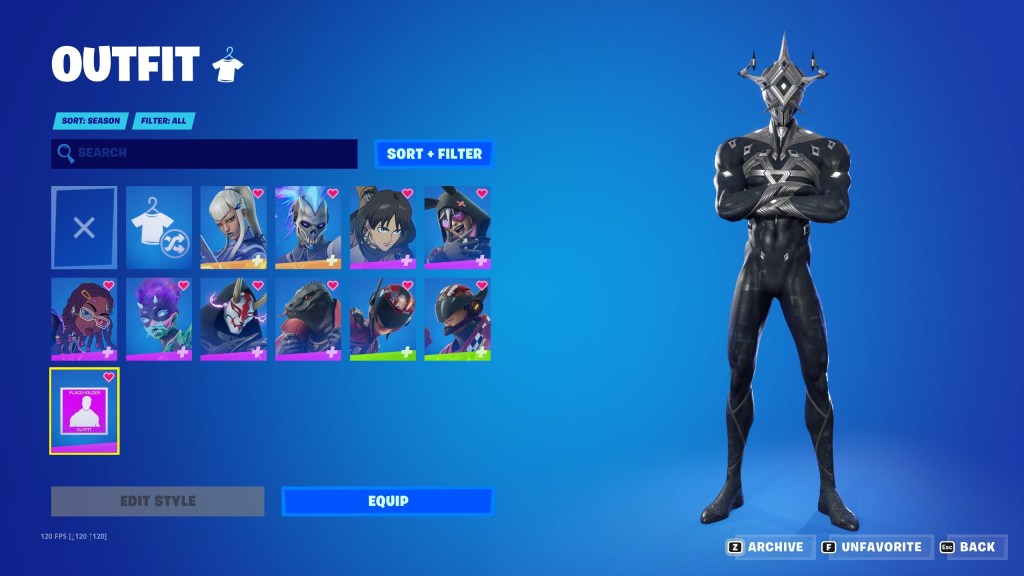Image resolution: width=1024 pixels, height=576 pixels.
Task: Select the dark-haired anime outfit
Action: (x=383, y=227)
